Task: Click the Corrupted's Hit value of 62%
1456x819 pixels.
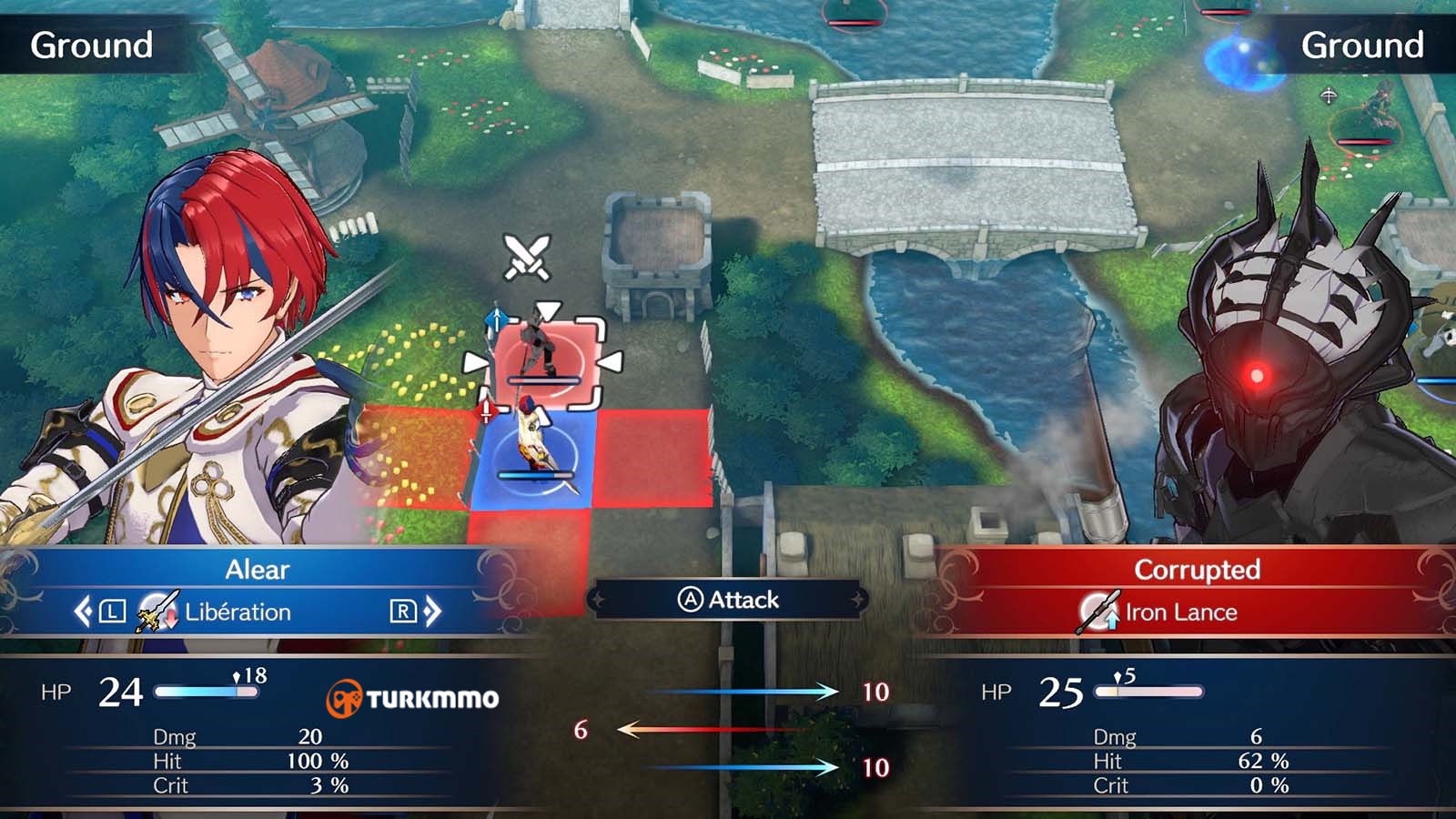Action: click(x=1263, y=758)
